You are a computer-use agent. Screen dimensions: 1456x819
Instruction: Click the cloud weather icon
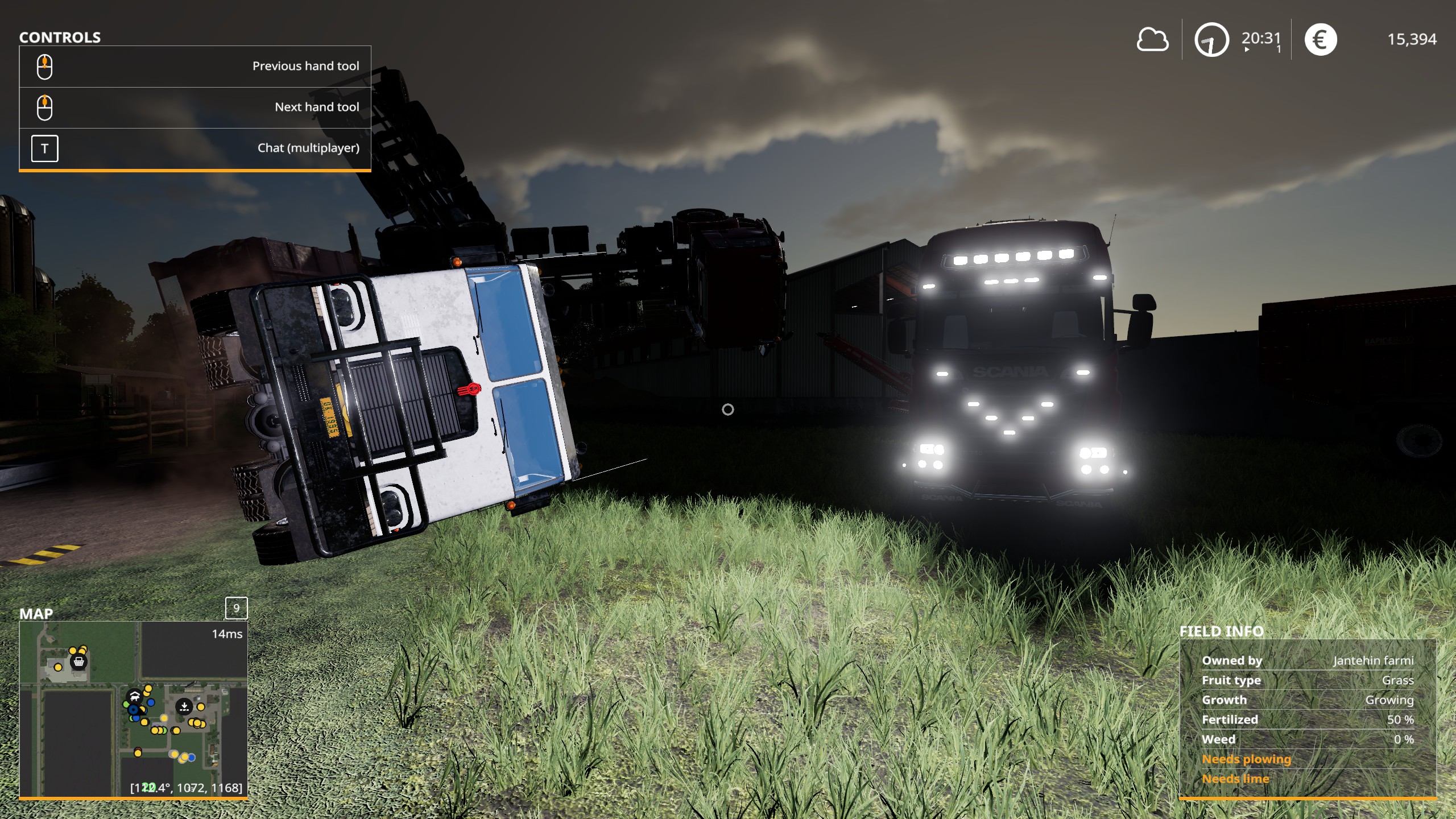point(1152,40)
